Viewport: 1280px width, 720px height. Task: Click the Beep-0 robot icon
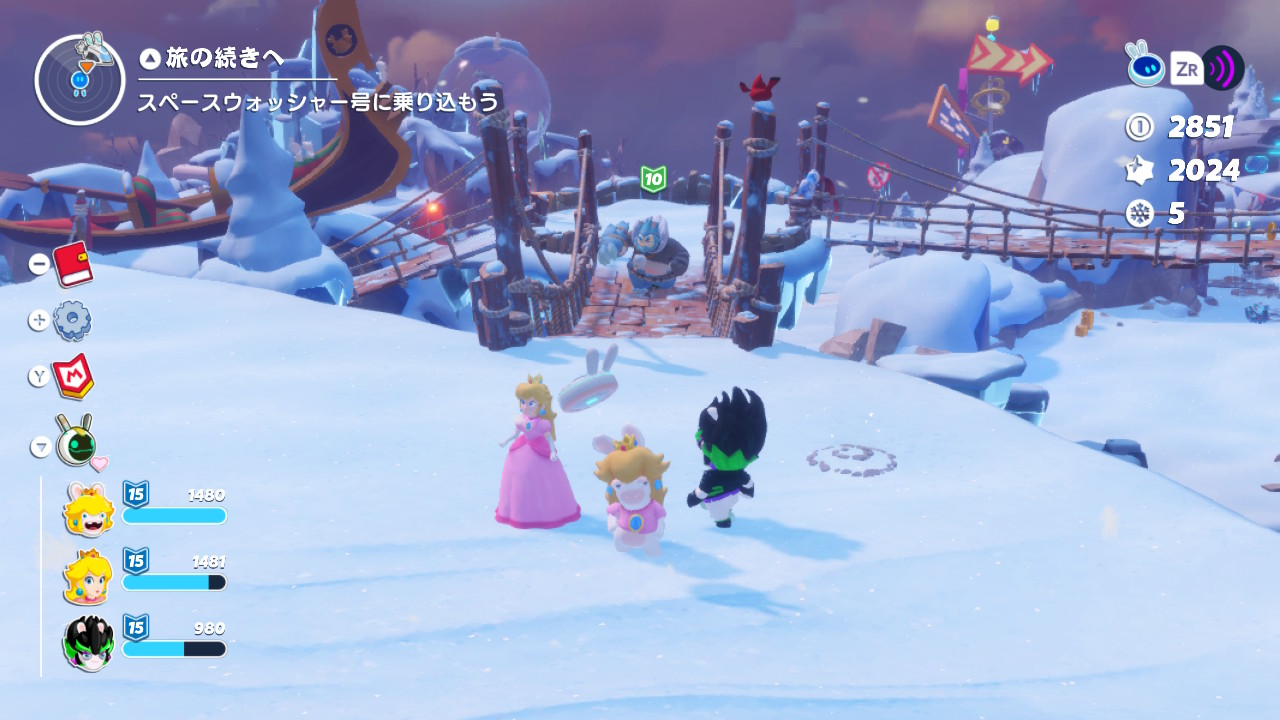click(x=1145, y=66)
